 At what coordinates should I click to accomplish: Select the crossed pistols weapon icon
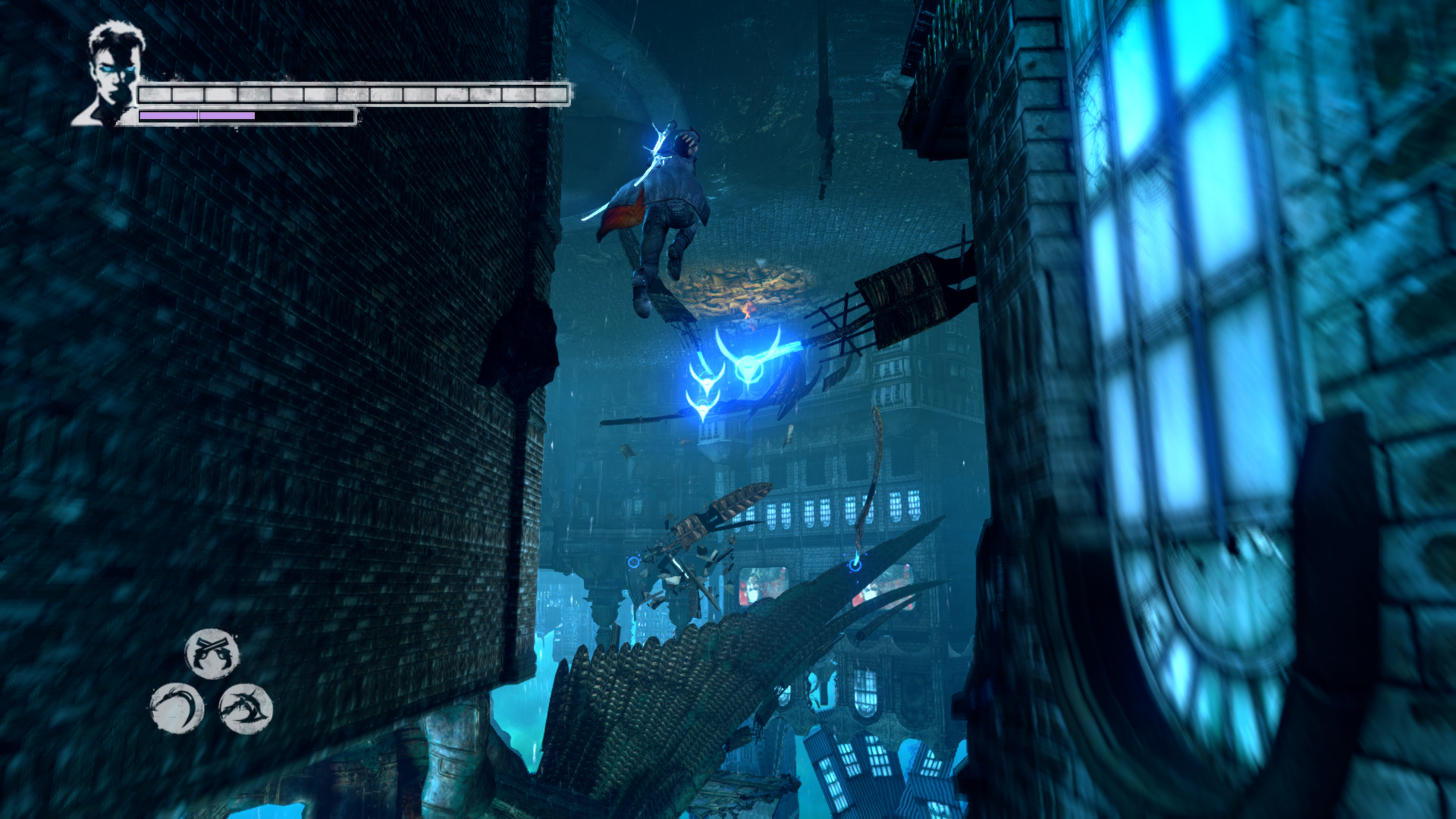212,654
